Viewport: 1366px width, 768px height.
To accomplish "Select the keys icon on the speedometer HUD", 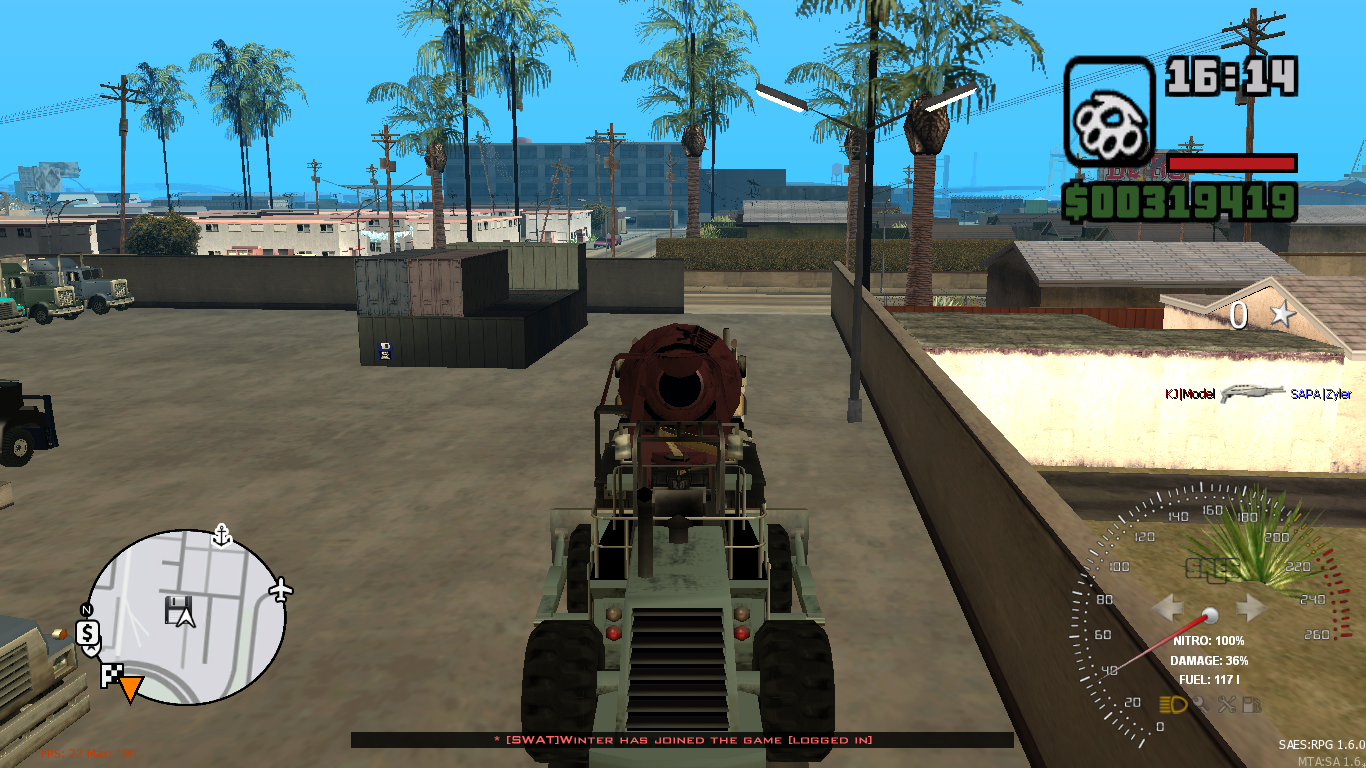I will [1201, 704].
